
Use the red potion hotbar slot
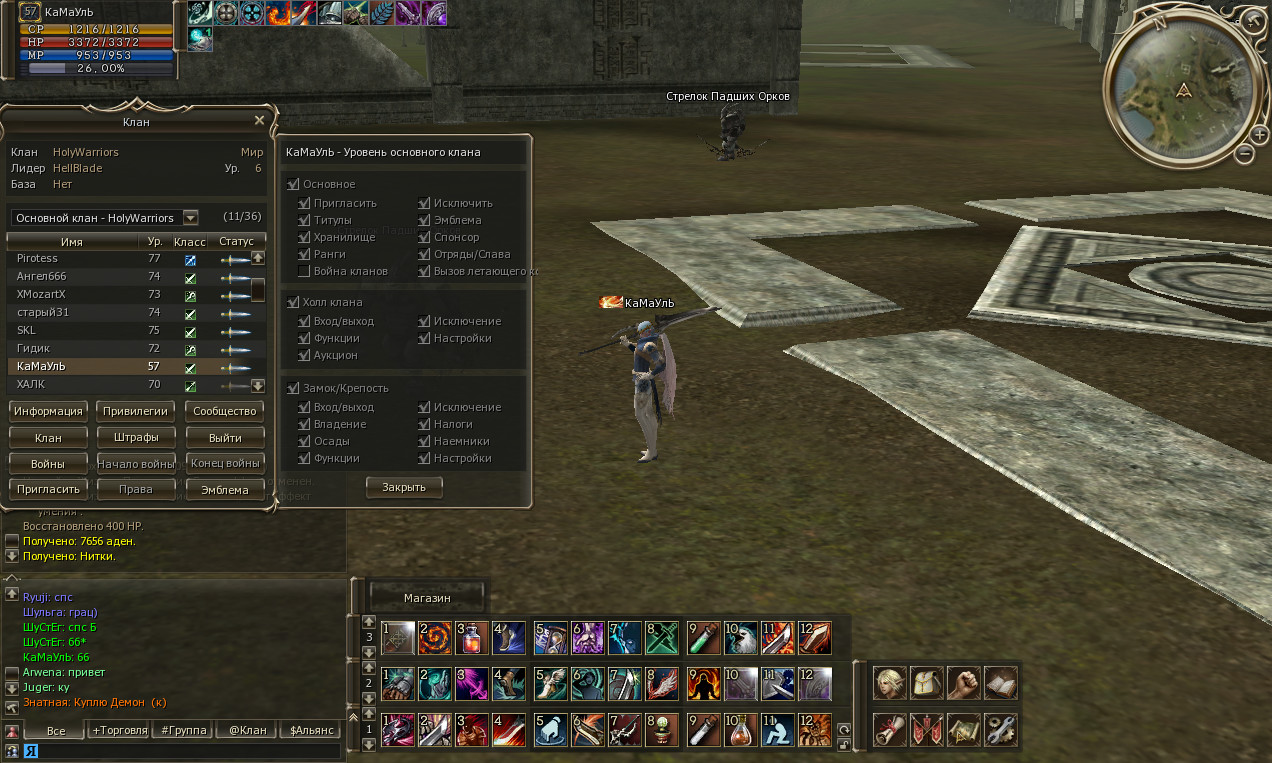tap(469, 636)
